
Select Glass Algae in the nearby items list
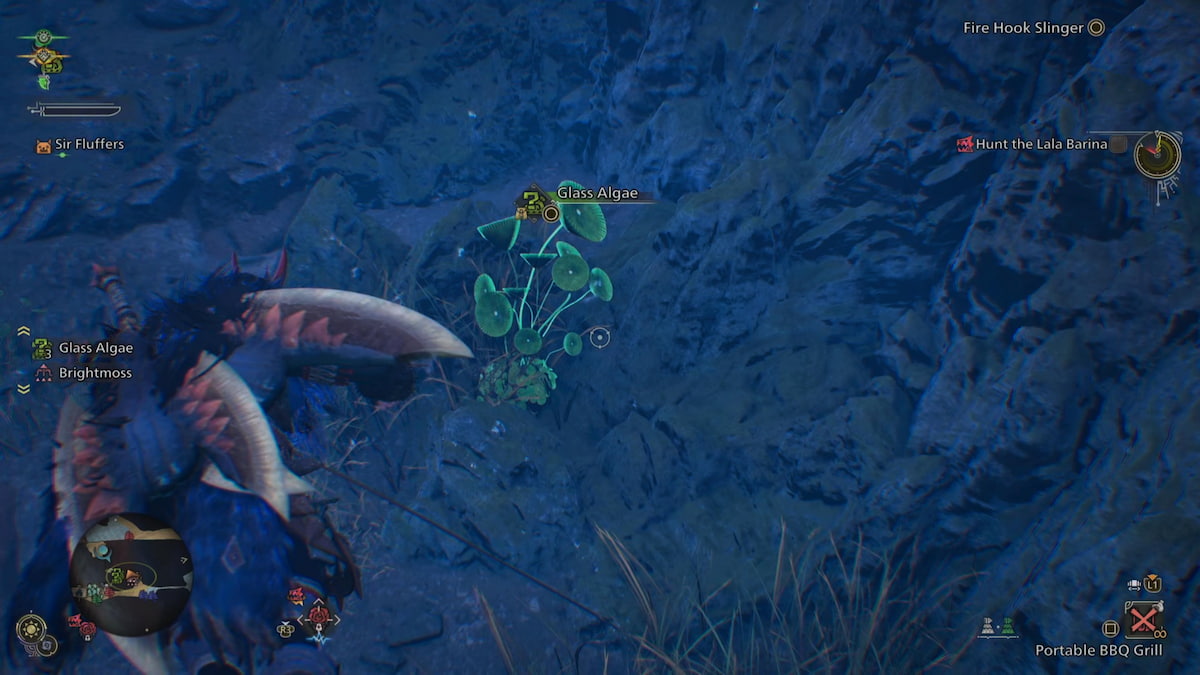95,348
